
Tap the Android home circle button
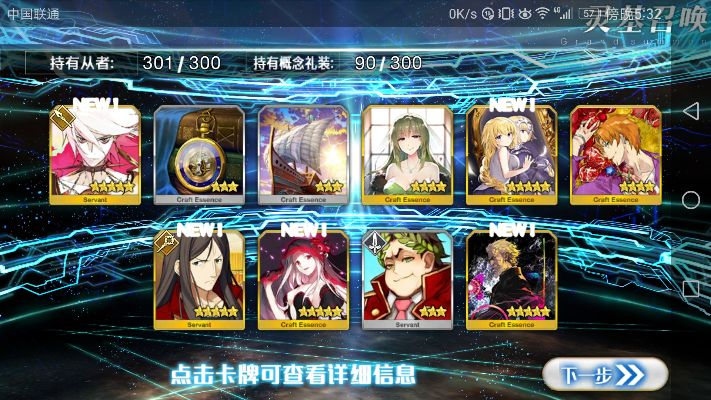[690, 200]
